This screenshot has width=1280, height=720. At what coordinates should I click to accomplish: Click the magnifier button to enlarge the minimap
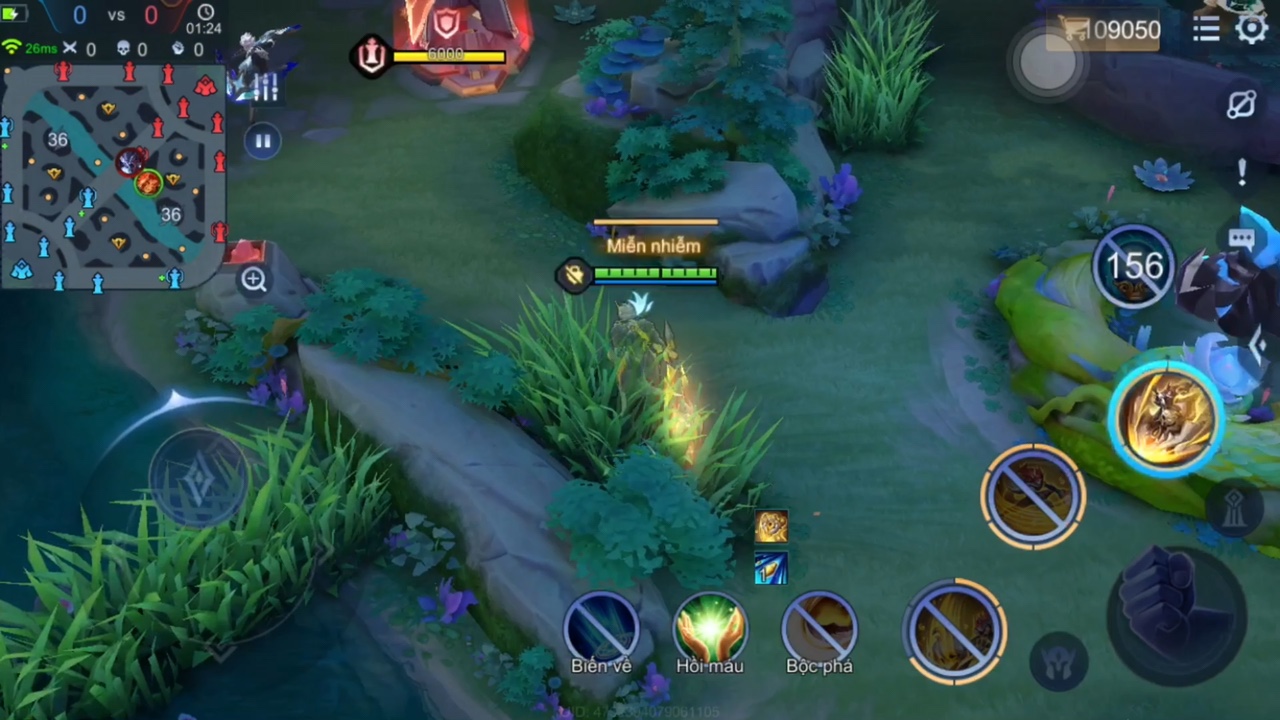[x=254, y=281]
